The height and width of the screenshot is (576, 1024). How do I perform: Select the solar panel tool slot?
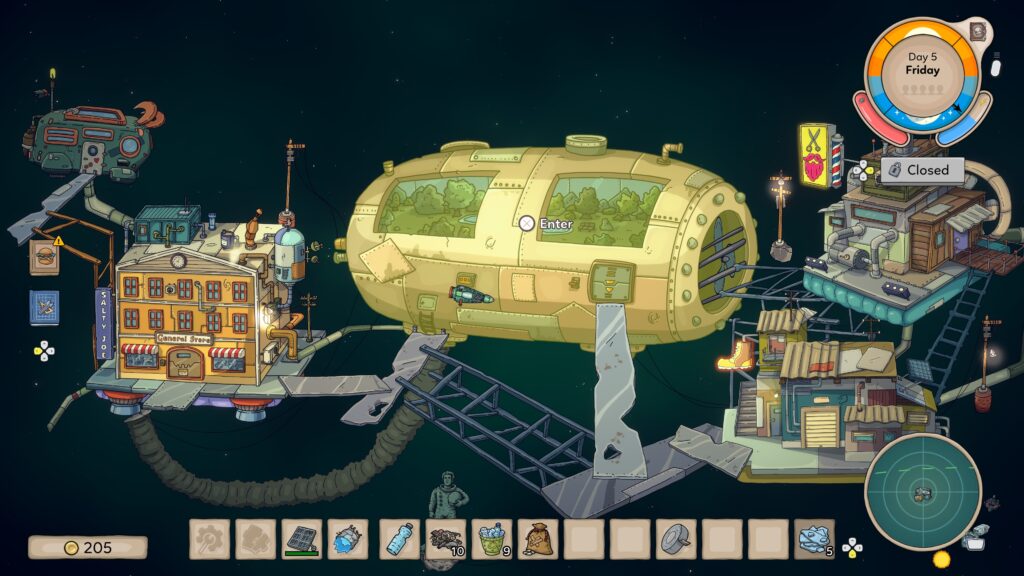[x=302, y=539]
